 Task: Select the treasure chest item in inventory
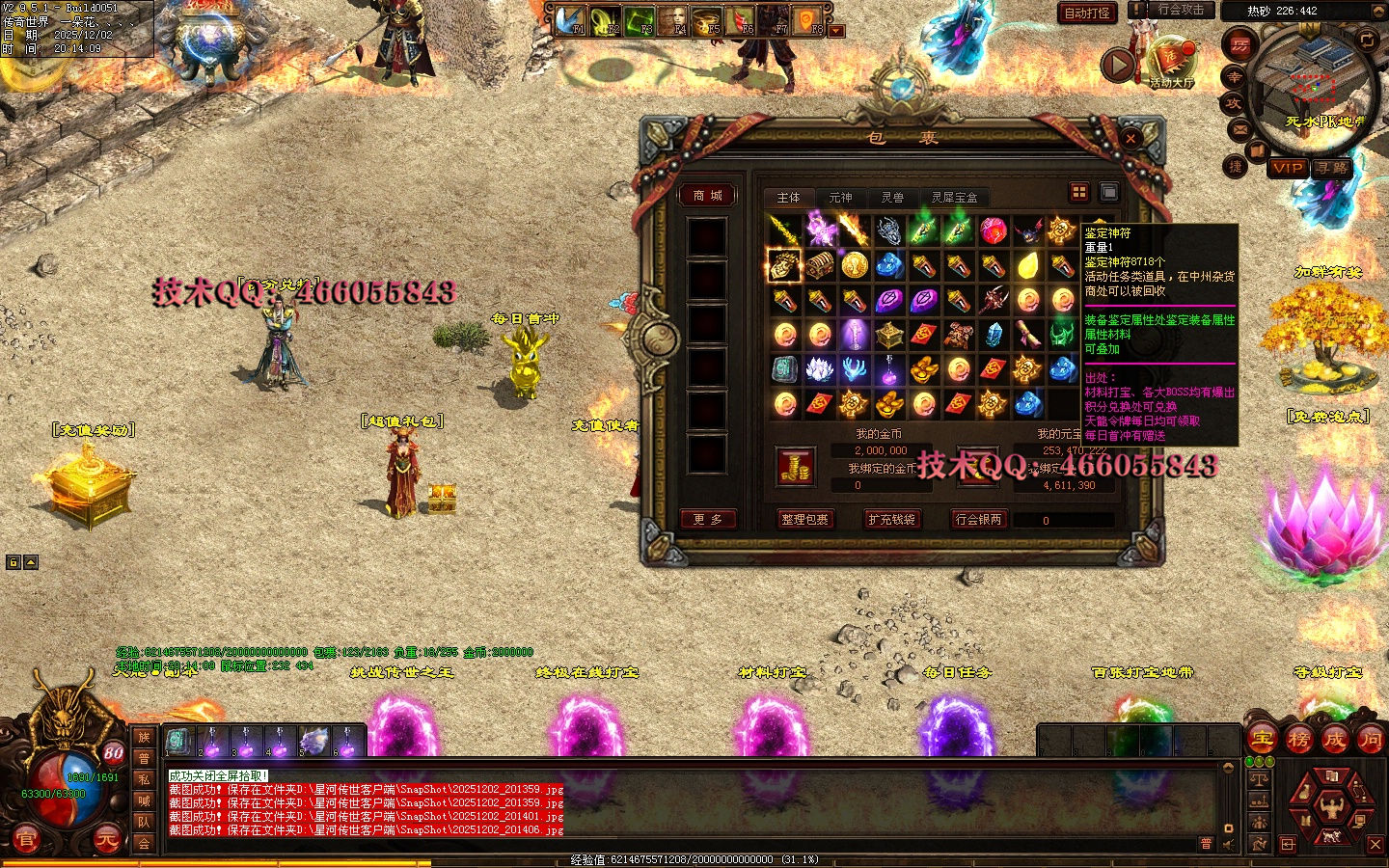(819, 265)
